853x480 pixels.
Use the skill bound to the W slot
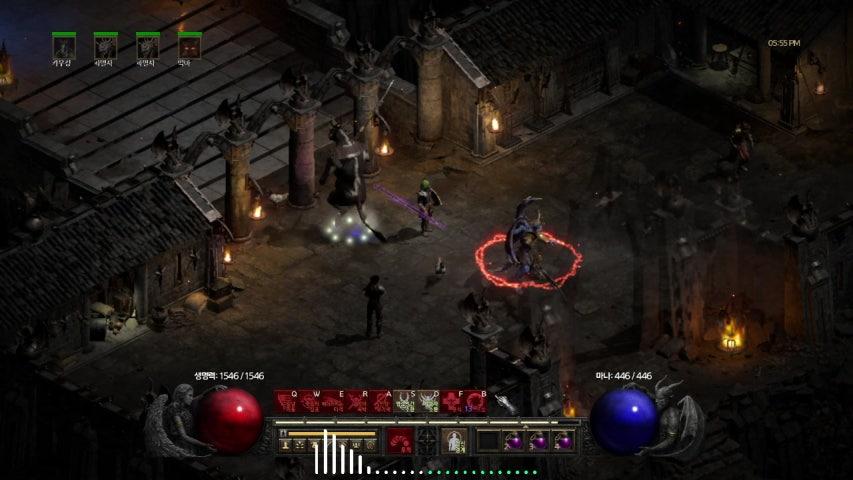tap(310, 404)
